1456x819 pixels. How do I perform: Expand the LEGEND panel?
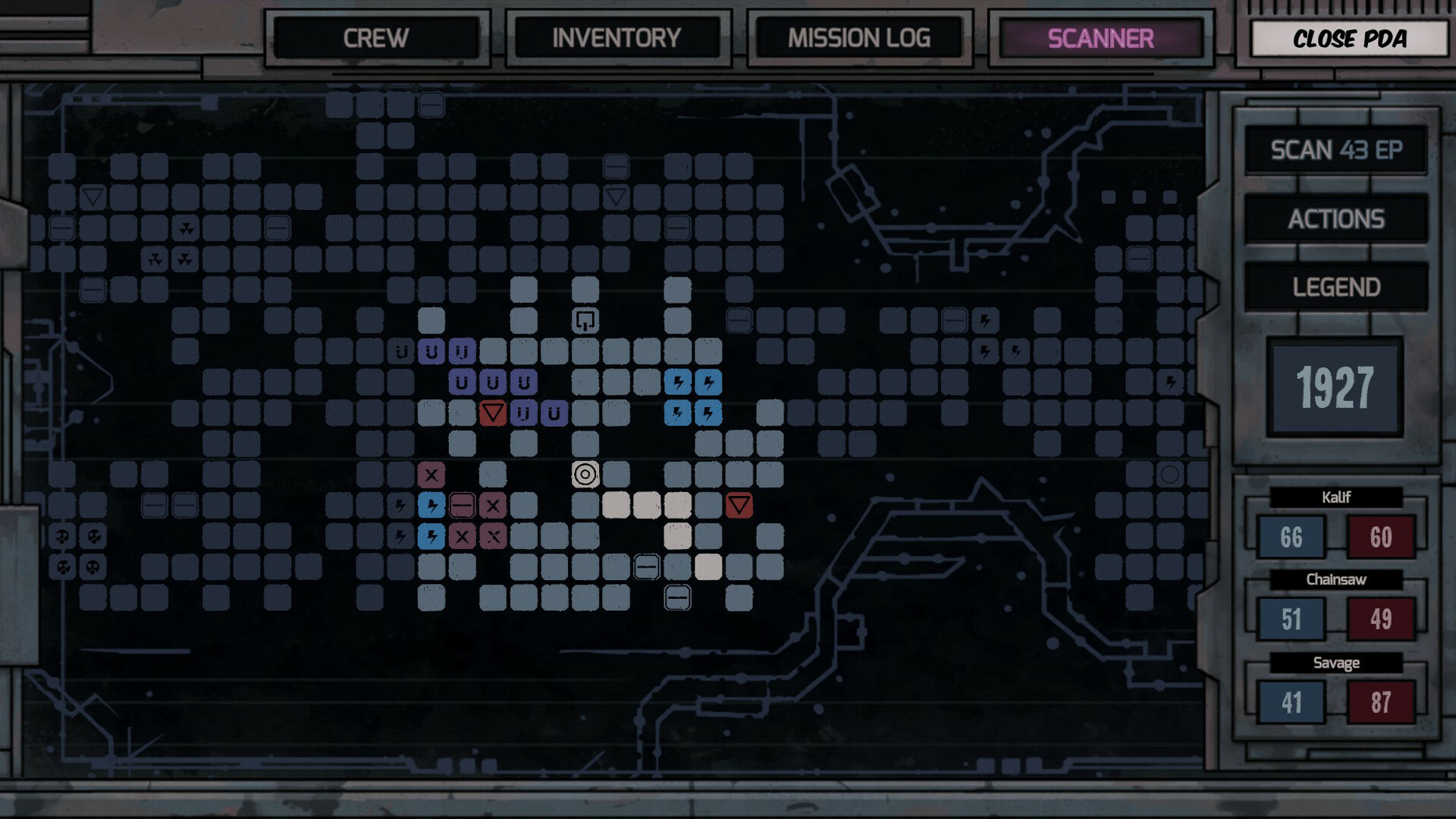(1336, 287)
